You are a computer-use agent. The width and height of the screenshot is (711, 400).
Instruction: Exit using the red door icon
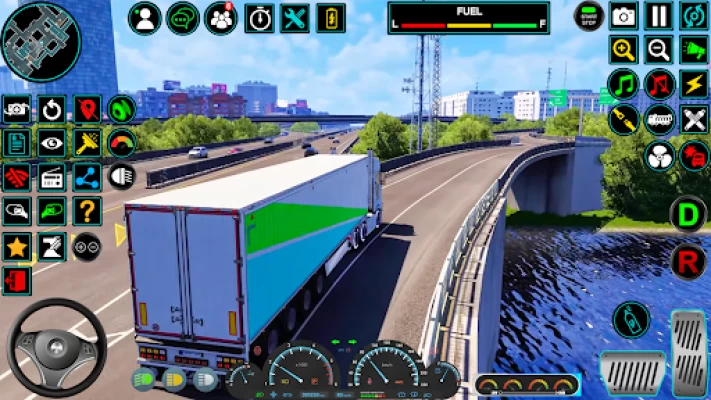click(x=16, y=280)
